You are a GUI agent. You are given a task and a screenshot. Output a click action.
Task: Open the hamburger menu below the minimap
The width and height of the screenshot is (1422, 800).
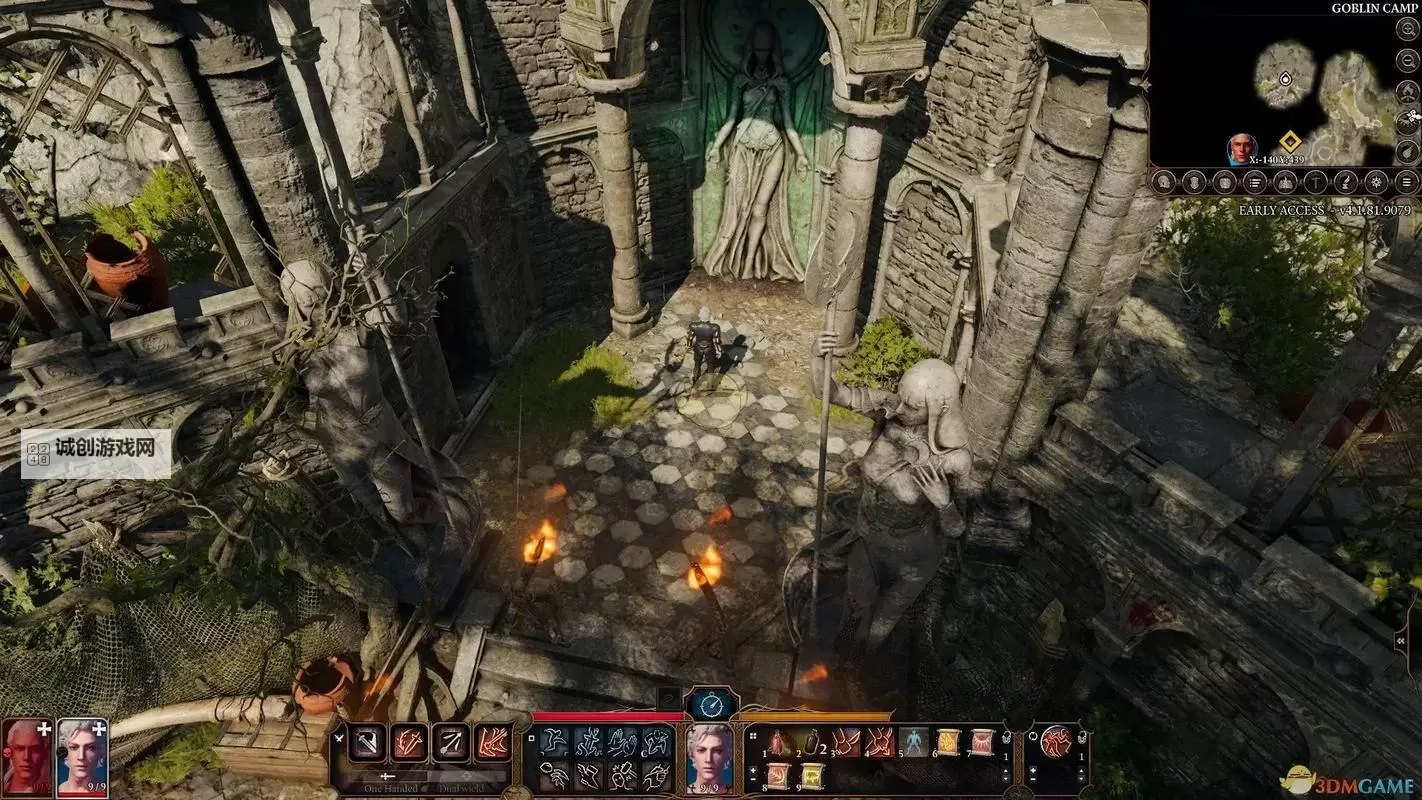[x=1408, y=182]
